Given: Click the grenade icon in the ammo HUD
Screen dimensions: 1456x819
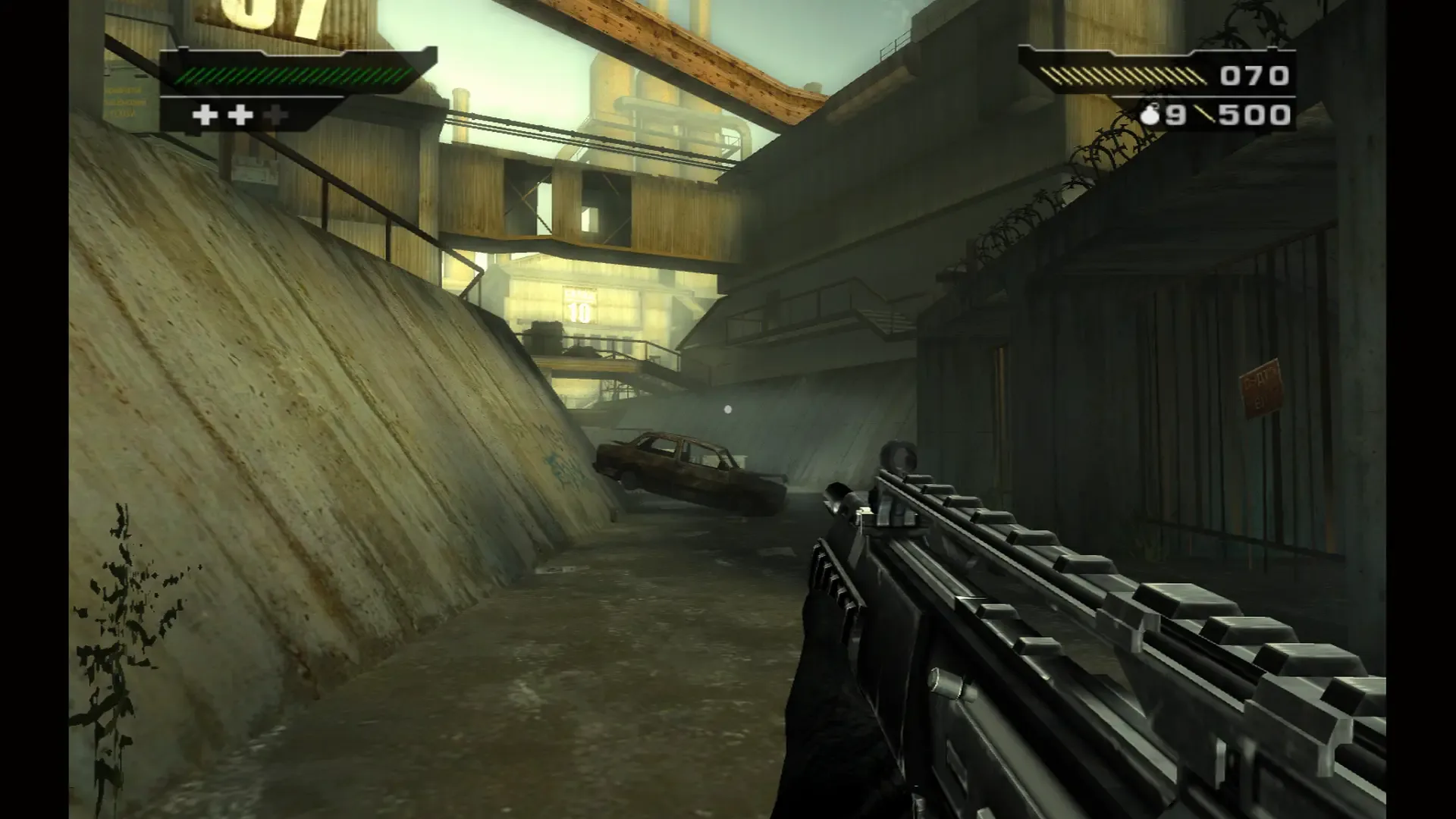Looking at the screenshot, I should 1151,115.
